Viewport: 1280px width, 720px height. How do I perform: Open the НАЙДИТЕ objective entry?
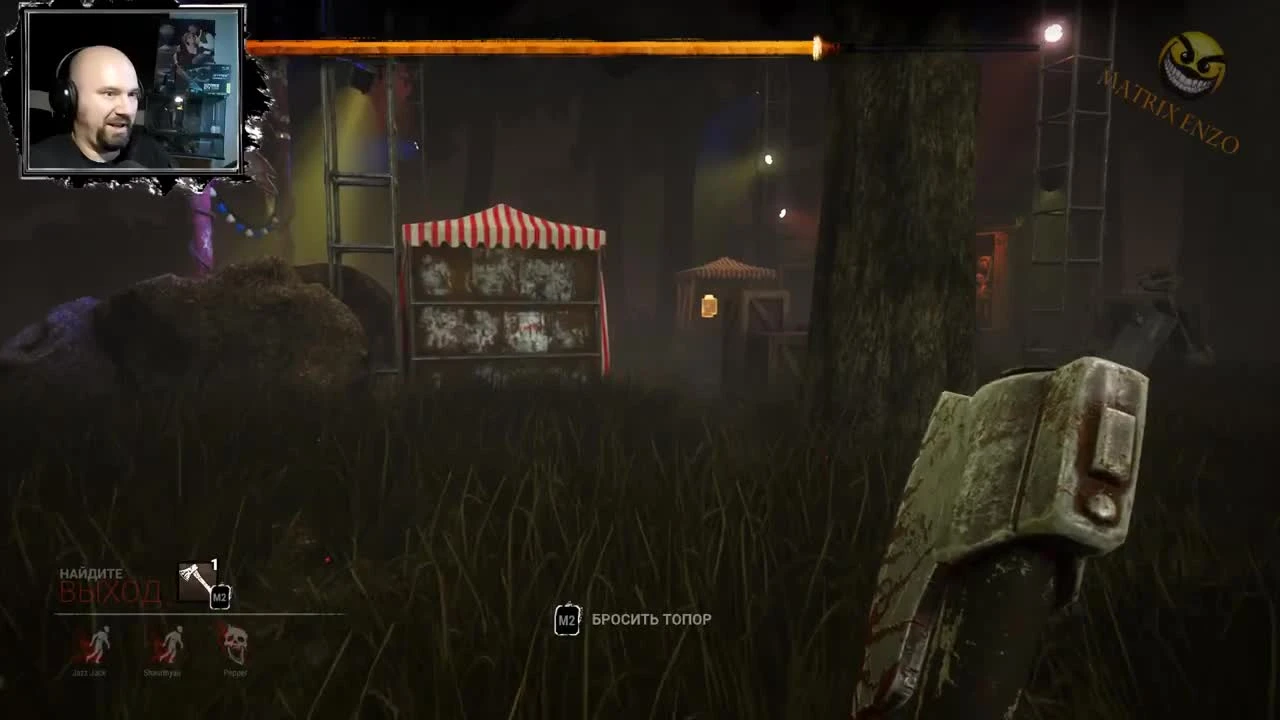(91, 574)
